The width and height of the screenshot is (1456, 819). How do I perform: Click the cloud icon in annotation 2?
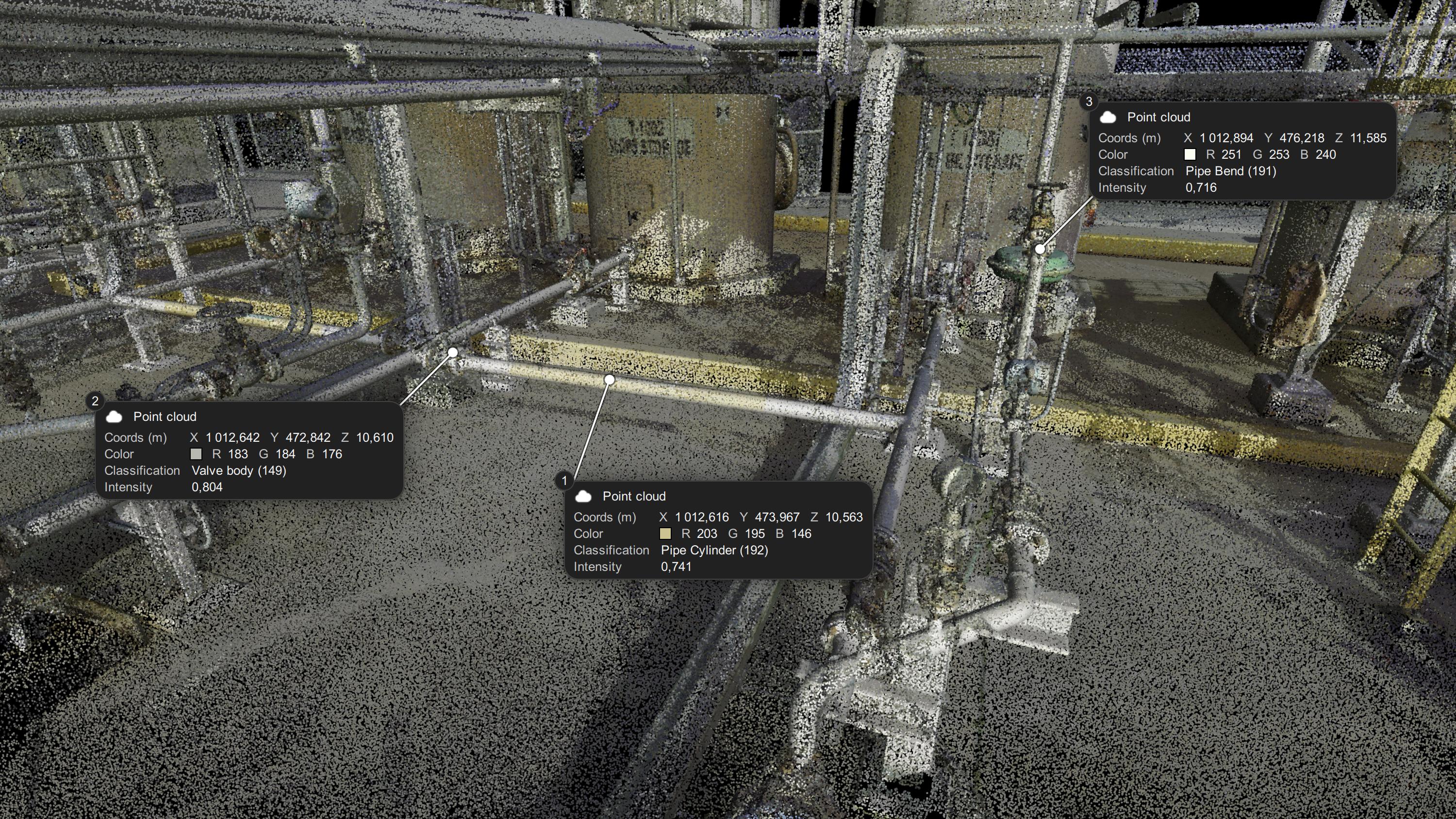(x=115, y=417)
